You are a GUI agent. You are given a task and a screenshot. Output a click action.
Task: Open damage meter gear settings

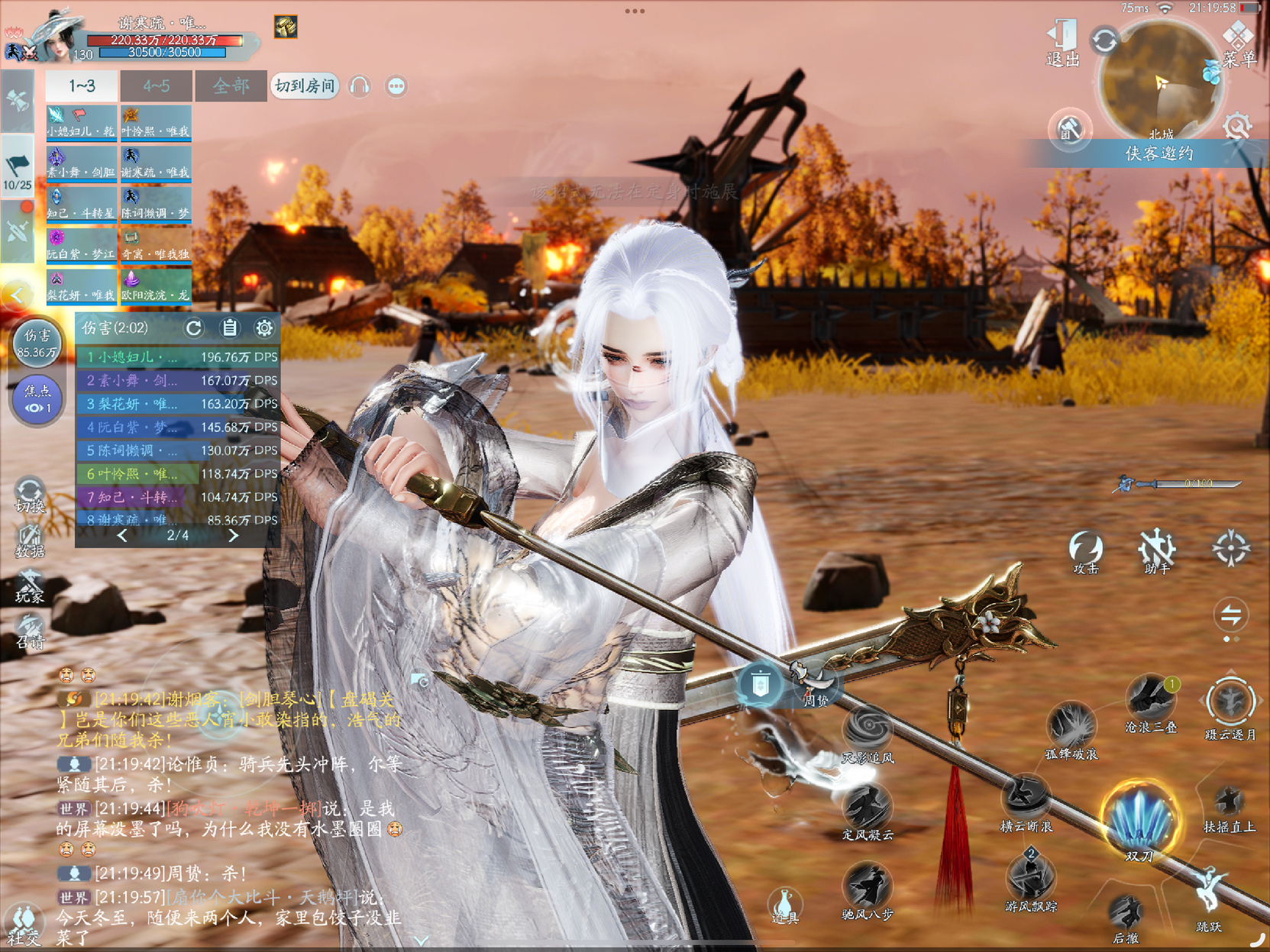(x=264, y=328)
